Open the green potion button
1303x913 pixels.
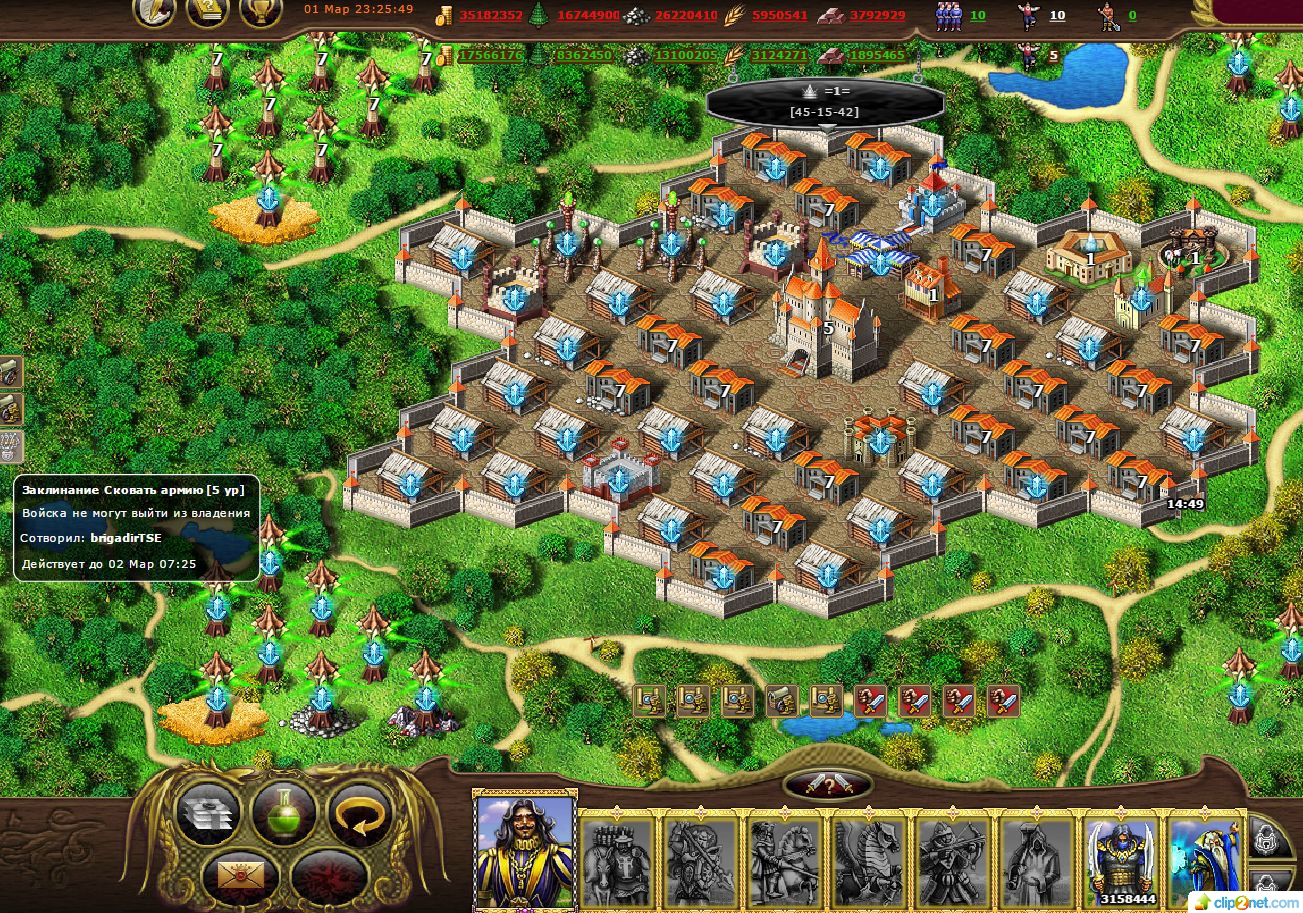[284, 813]
